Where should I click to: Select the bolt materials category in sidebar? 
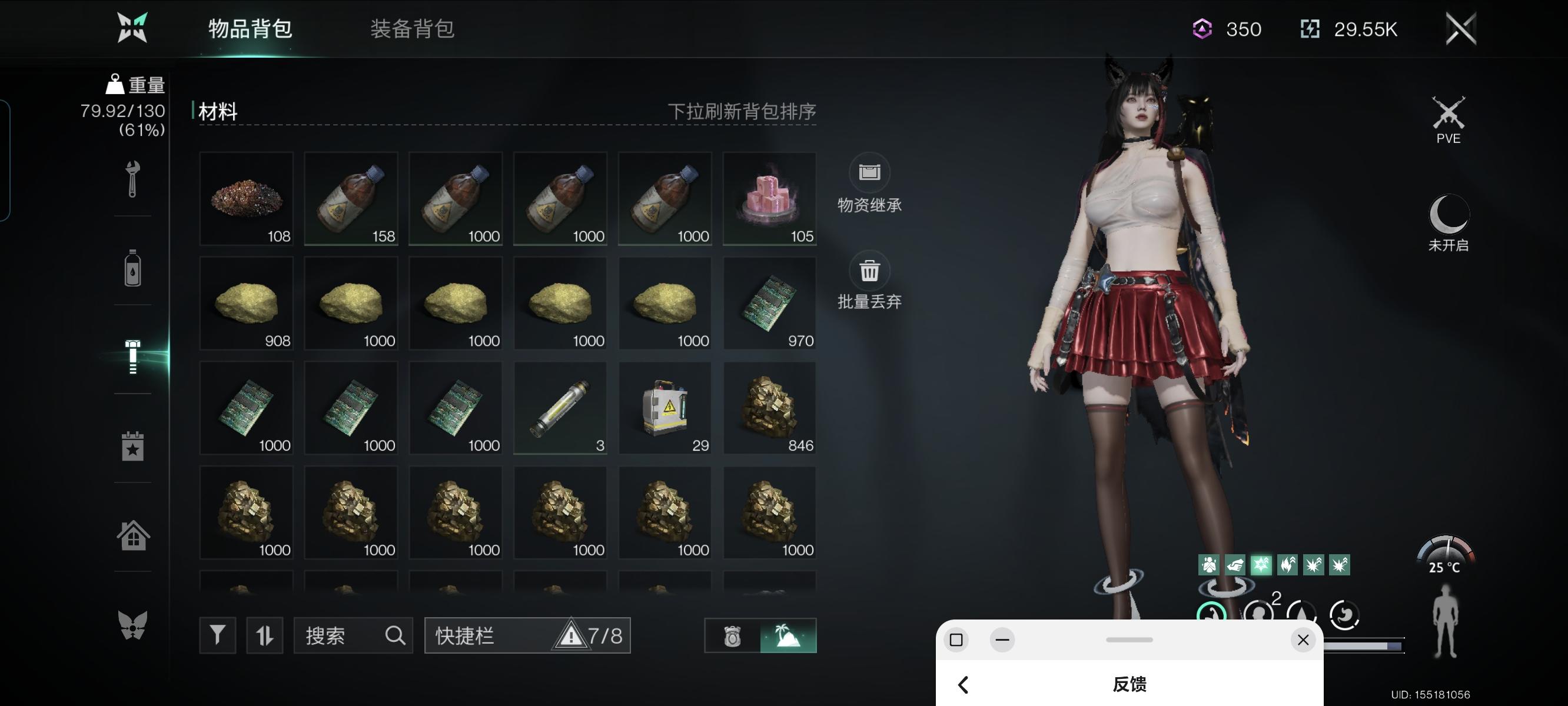(x=132, y=354)
